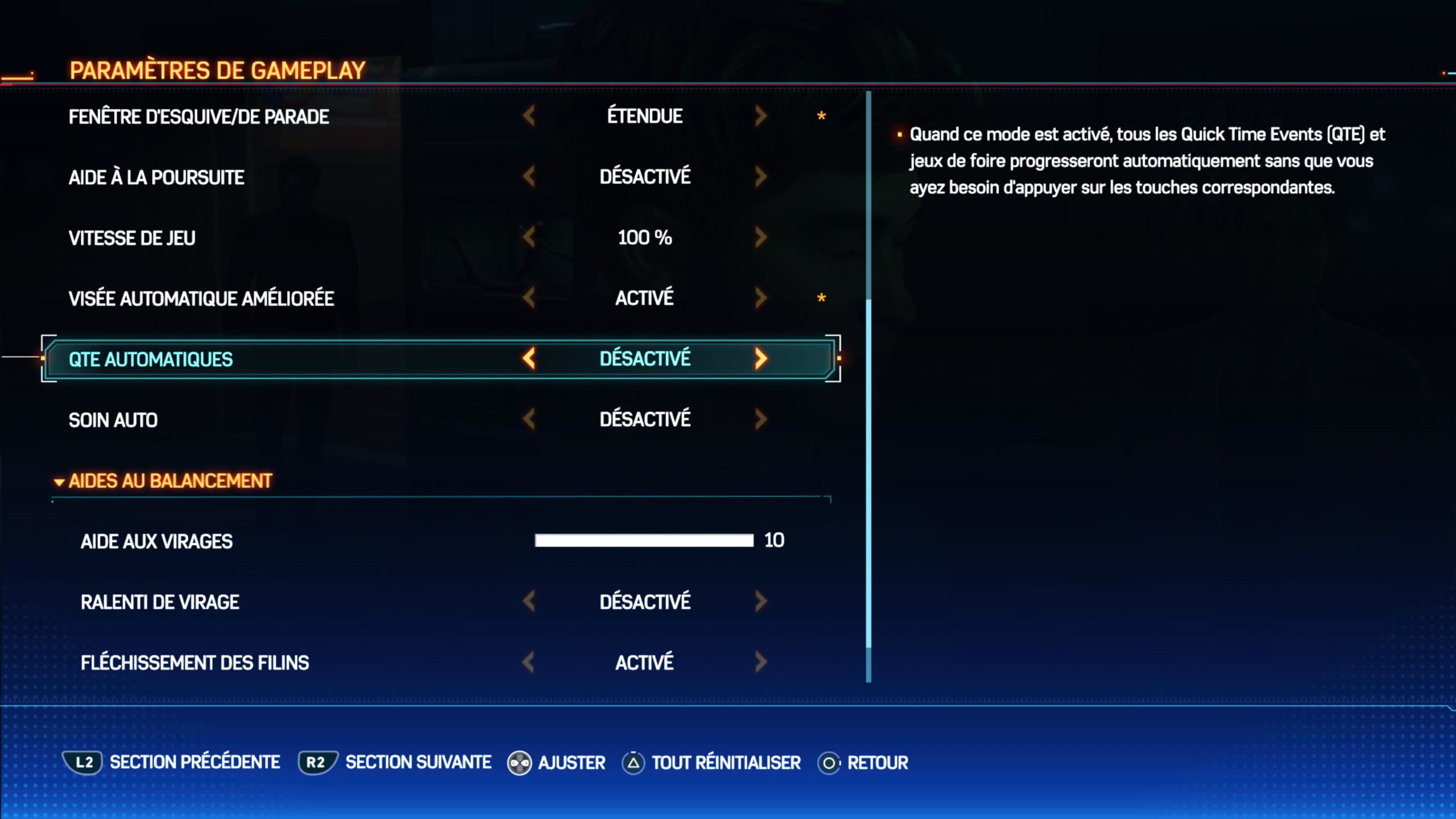Select Visée automatique améliorée option
Screen dimensions: 1456x819
201,299
